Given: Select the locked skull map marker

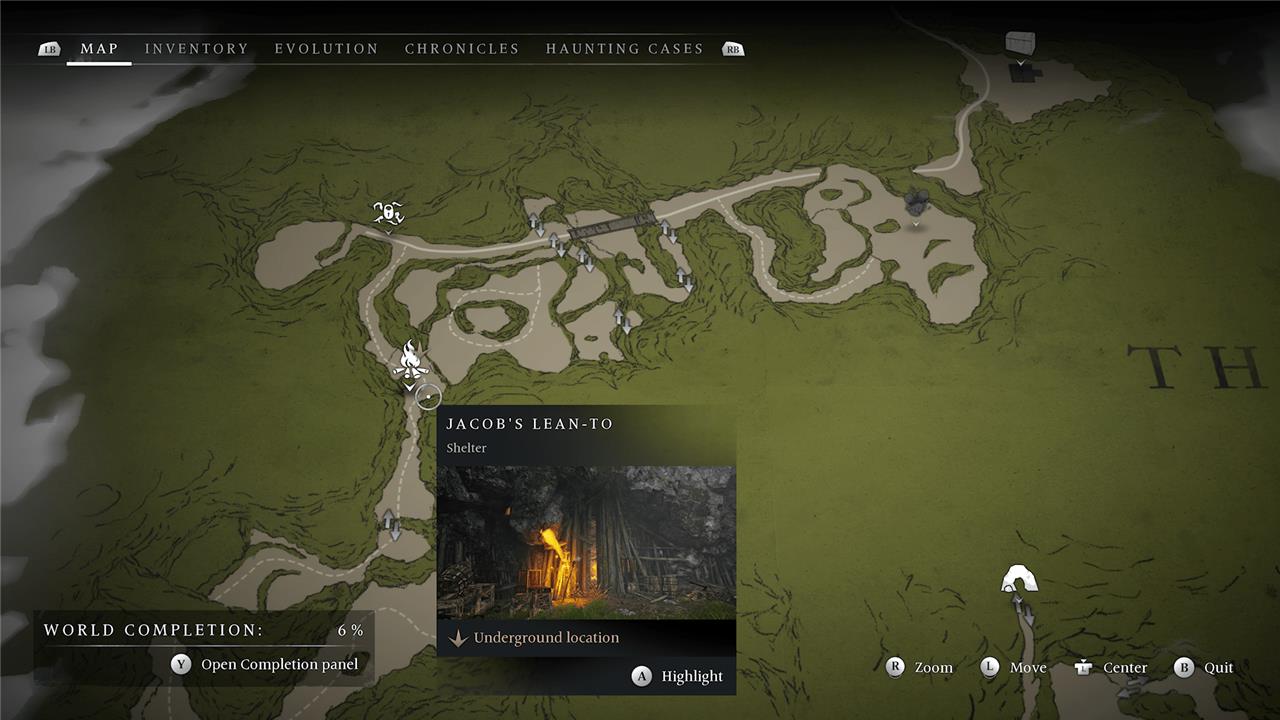Looking at the screenshot, I should [388, 212].
